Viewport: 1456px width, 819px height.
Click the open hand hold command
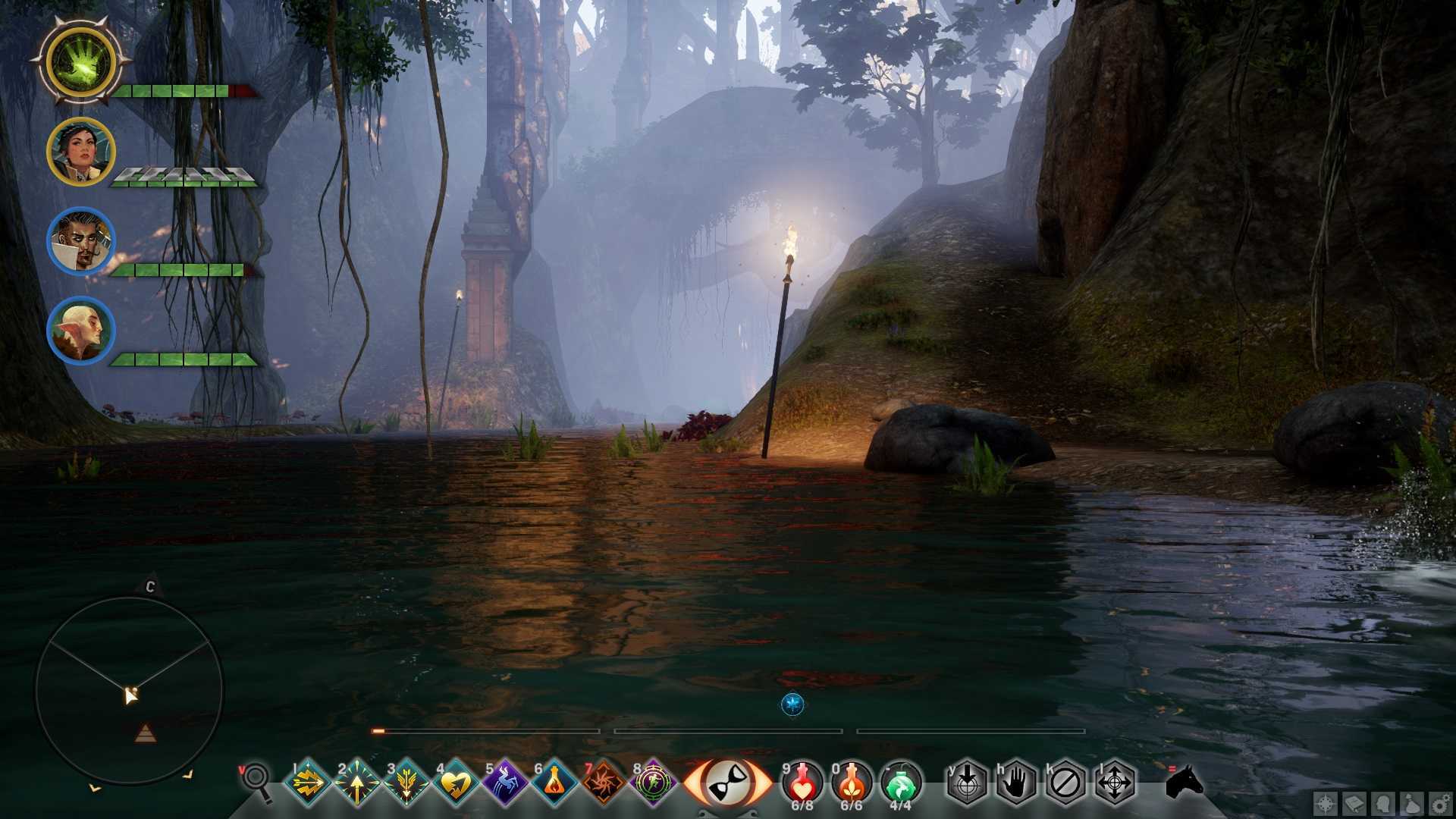pos(1016,782)
